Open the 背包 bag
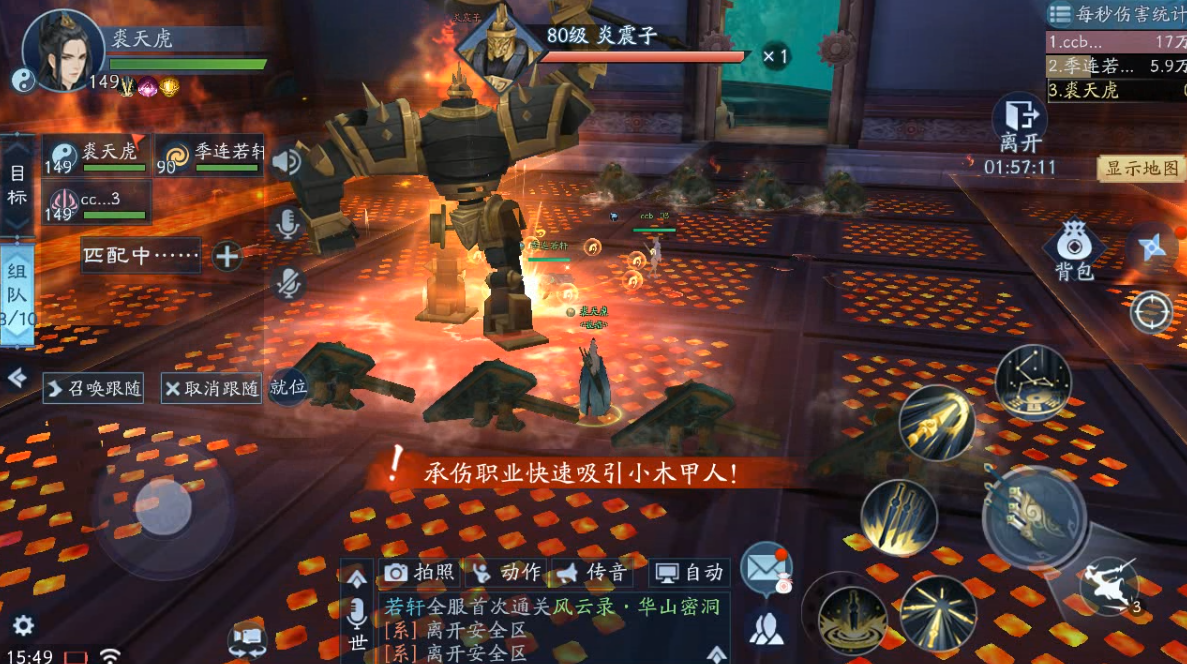The width and height of the screenshot is (1187, 664). coord(1074,249)
